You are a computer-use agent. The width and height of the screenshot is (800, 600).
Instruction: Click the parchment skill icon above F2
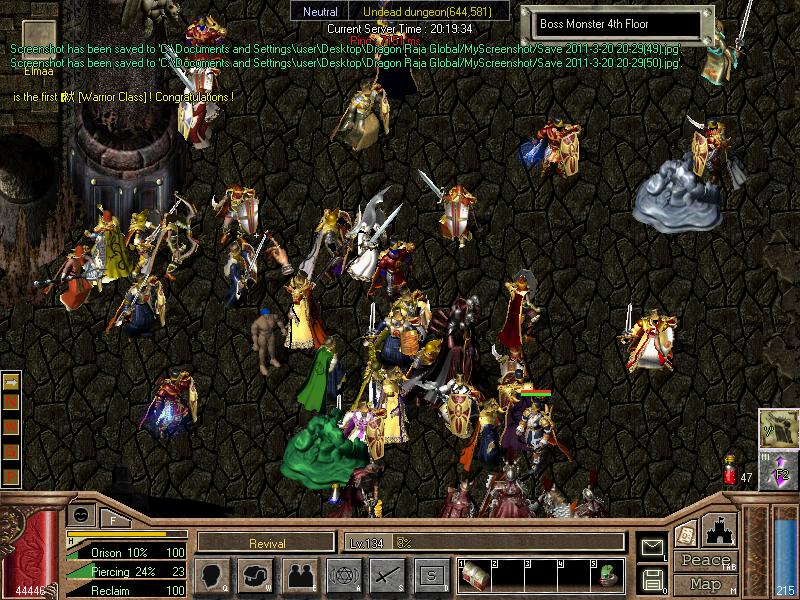777,428
